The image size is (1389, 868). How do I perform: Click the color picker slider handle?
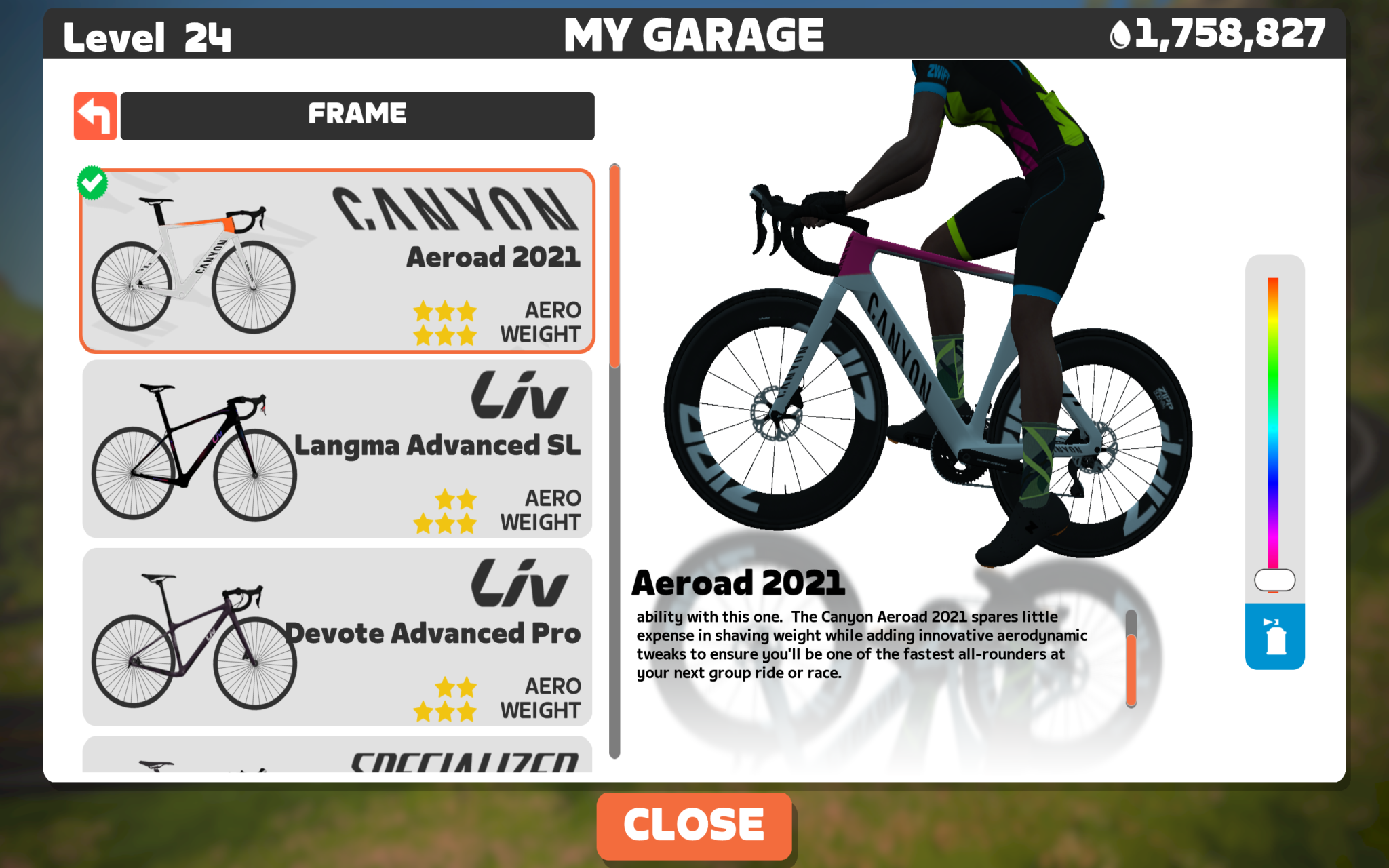pos(1274,580)
